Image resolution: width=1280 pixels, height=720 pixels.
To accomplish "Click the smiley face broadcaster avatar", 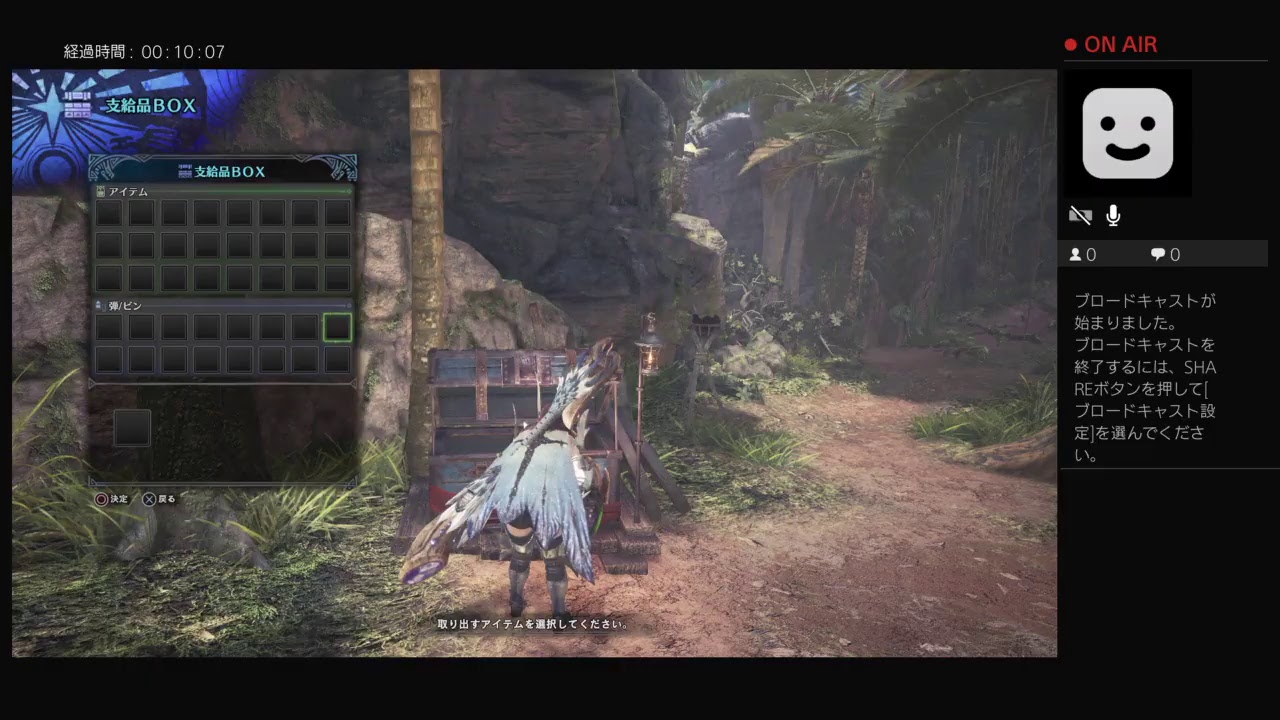I will (x=1127, y=133).
